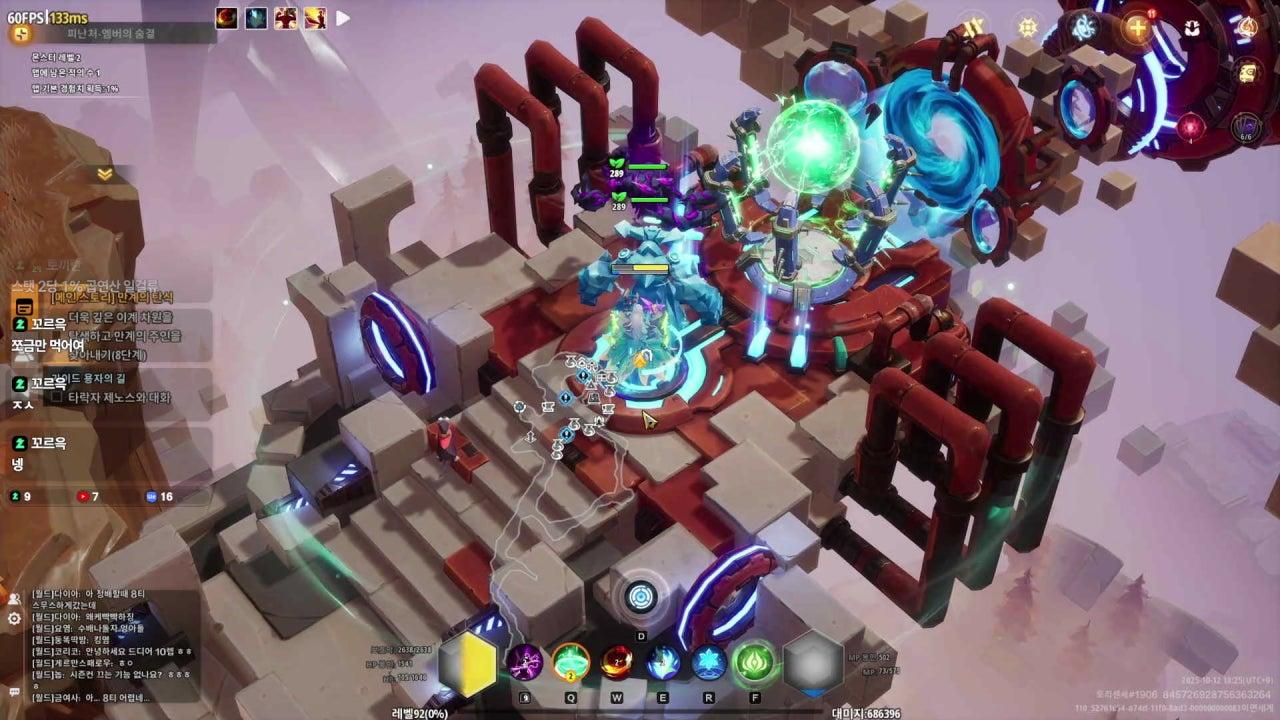Open the card deck icon showing 6/6

tap(1246, 128)
